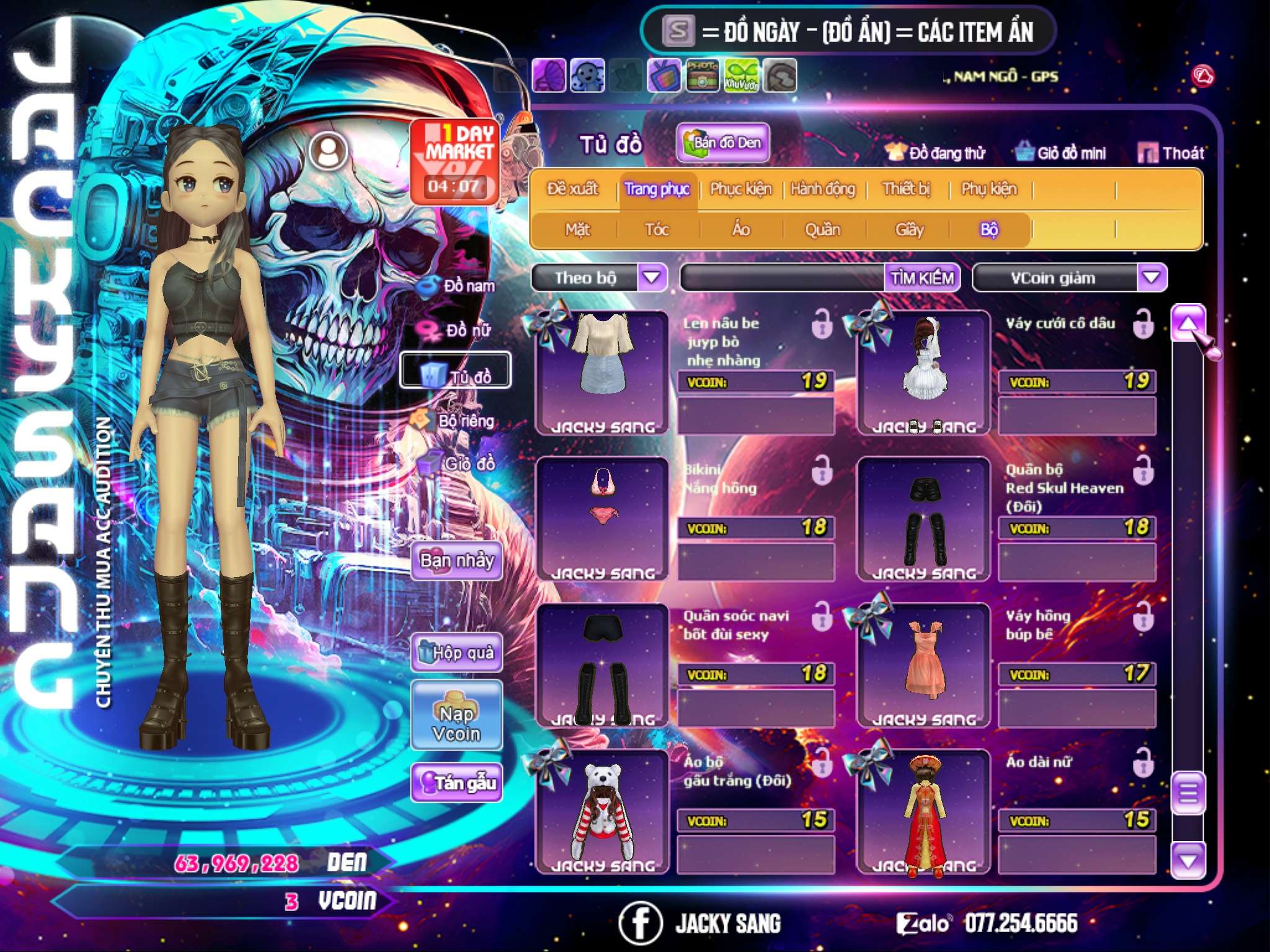
Task: Click the TÌM KIẾM search button
Action: click(922, 278)
